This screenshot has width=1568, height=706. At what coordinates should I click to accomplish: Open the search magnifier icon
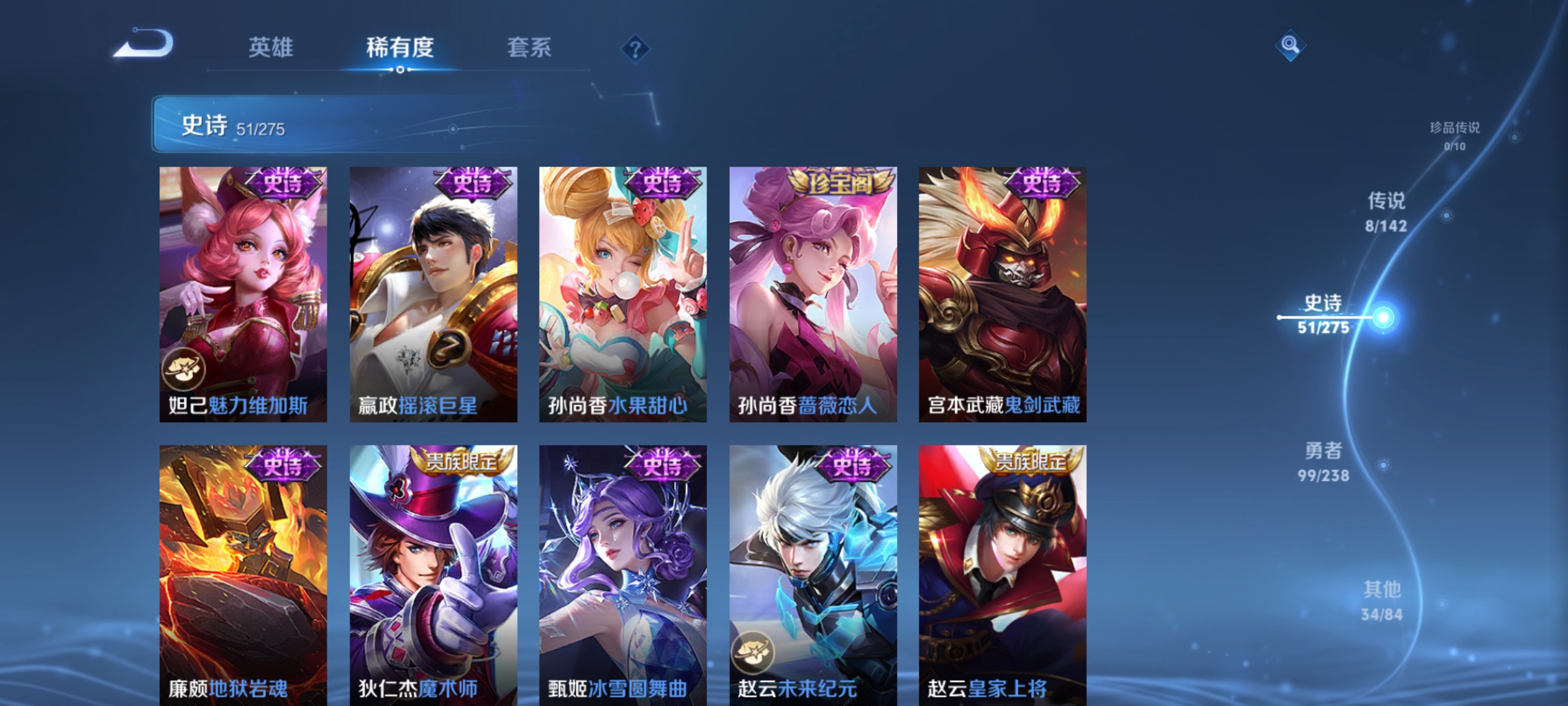[x=1290, y=44]
